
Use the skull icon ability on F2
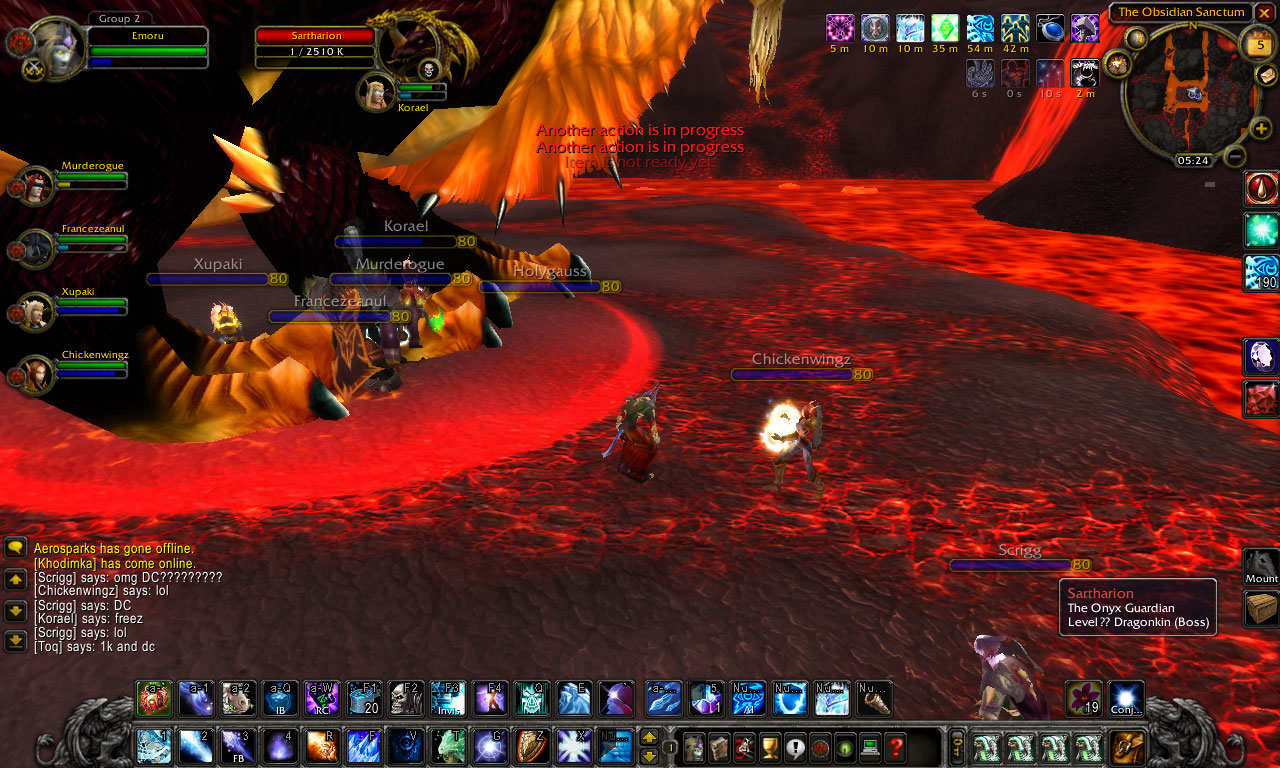click(405, 698)
